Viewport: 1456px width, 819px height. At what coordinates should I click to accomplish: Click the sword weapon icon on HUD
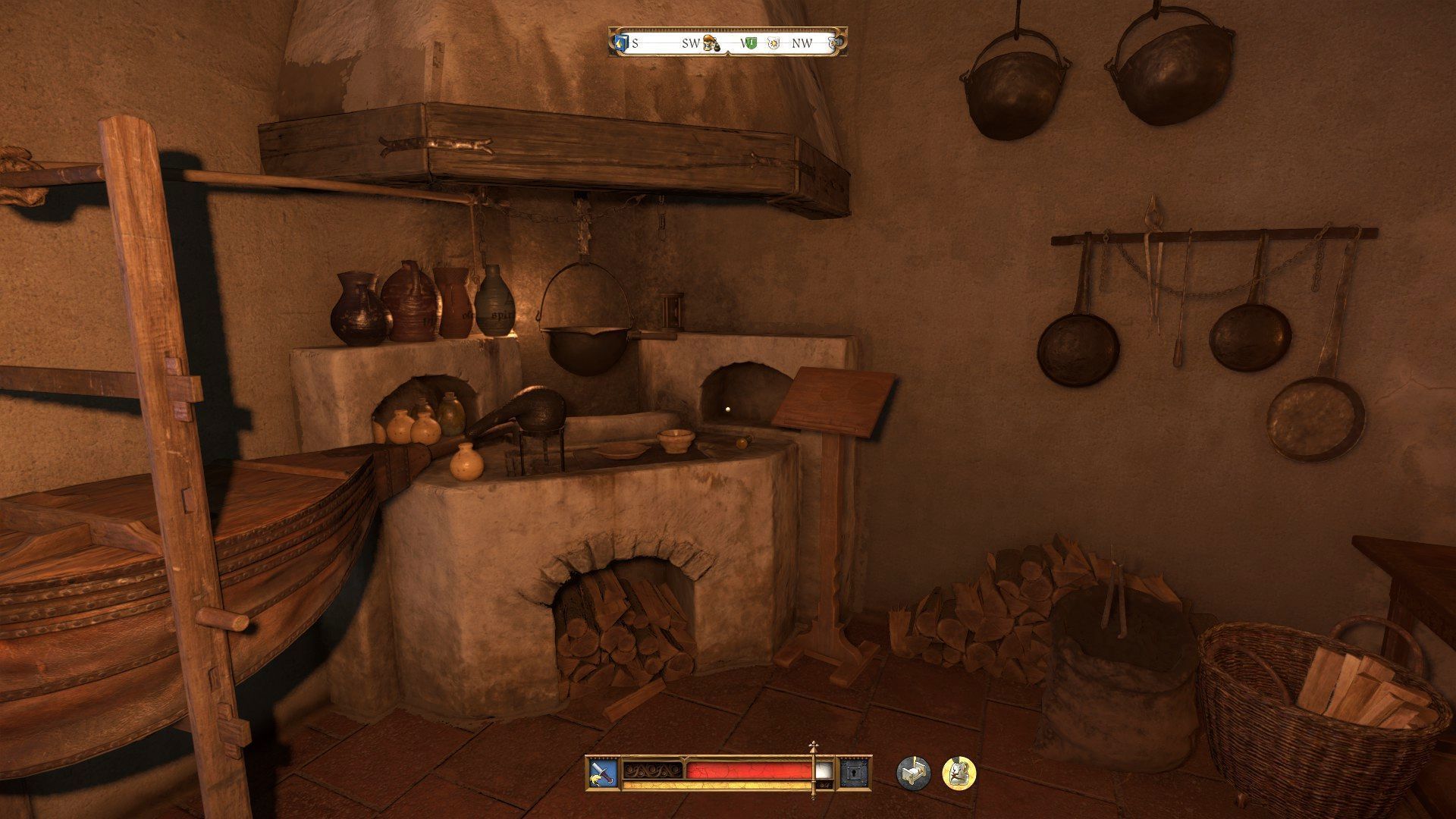[x=602, y=773]
